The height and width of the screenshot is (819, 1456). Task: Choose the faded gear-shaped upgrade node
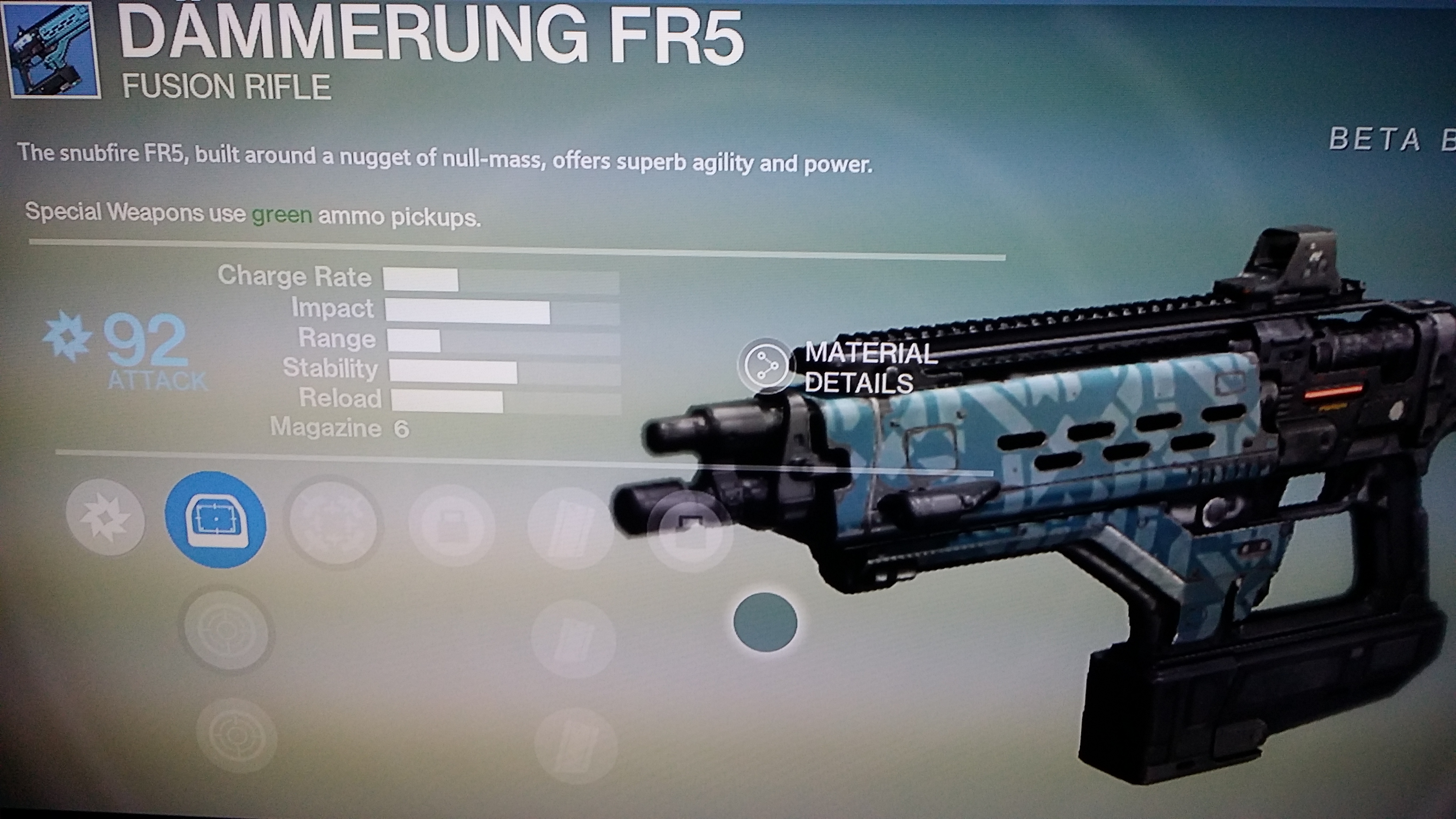333,522
